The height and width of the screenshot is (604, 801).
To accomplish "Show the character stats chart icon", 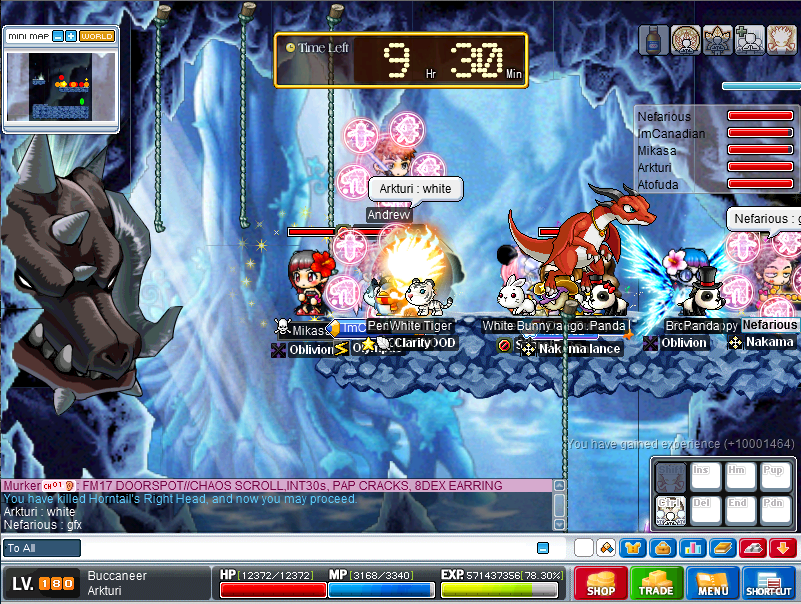I will [x=692, y=548].
